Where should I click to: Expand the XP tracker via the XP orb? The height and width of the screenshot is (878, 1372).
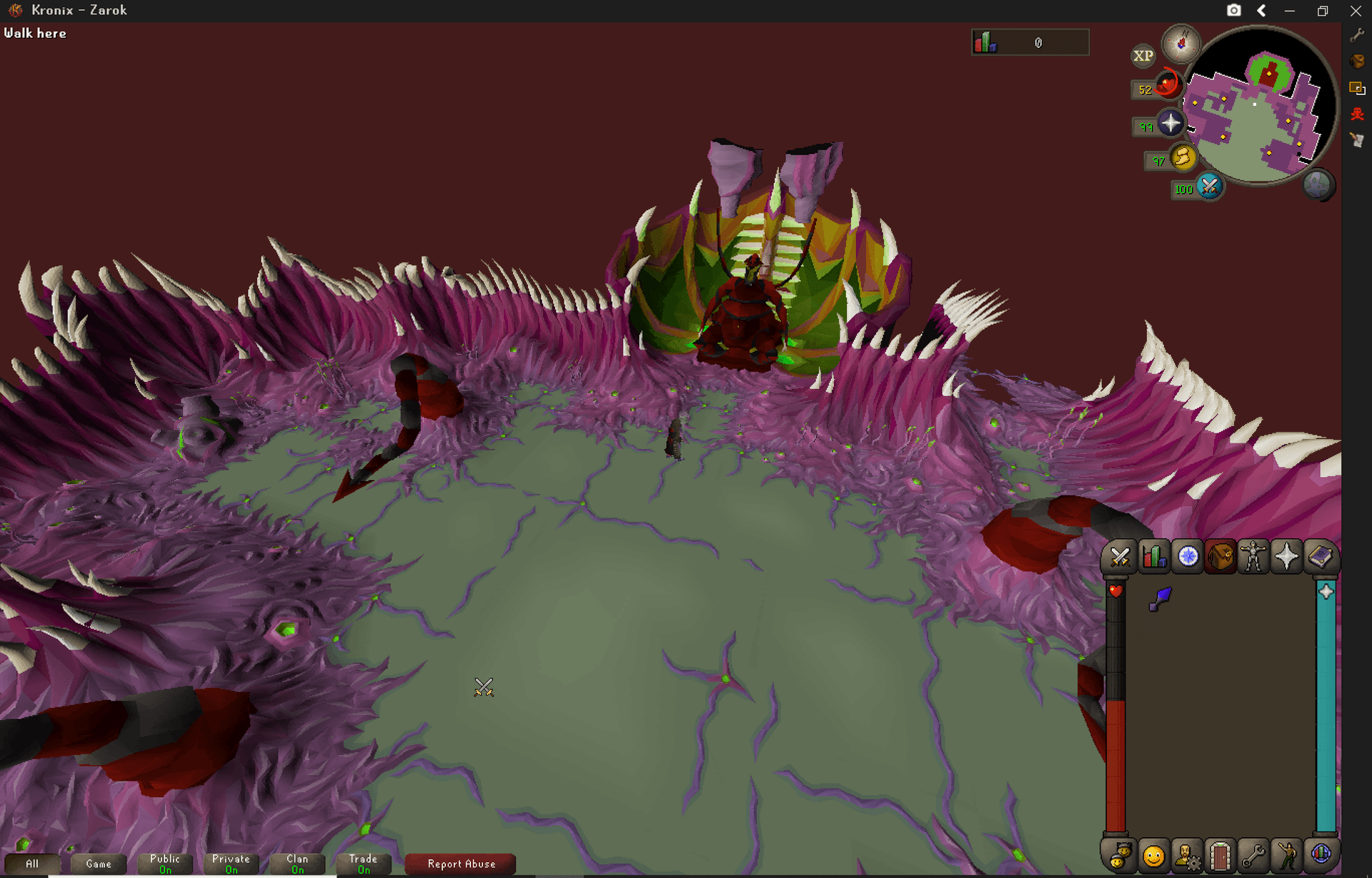coord(1143,55)
